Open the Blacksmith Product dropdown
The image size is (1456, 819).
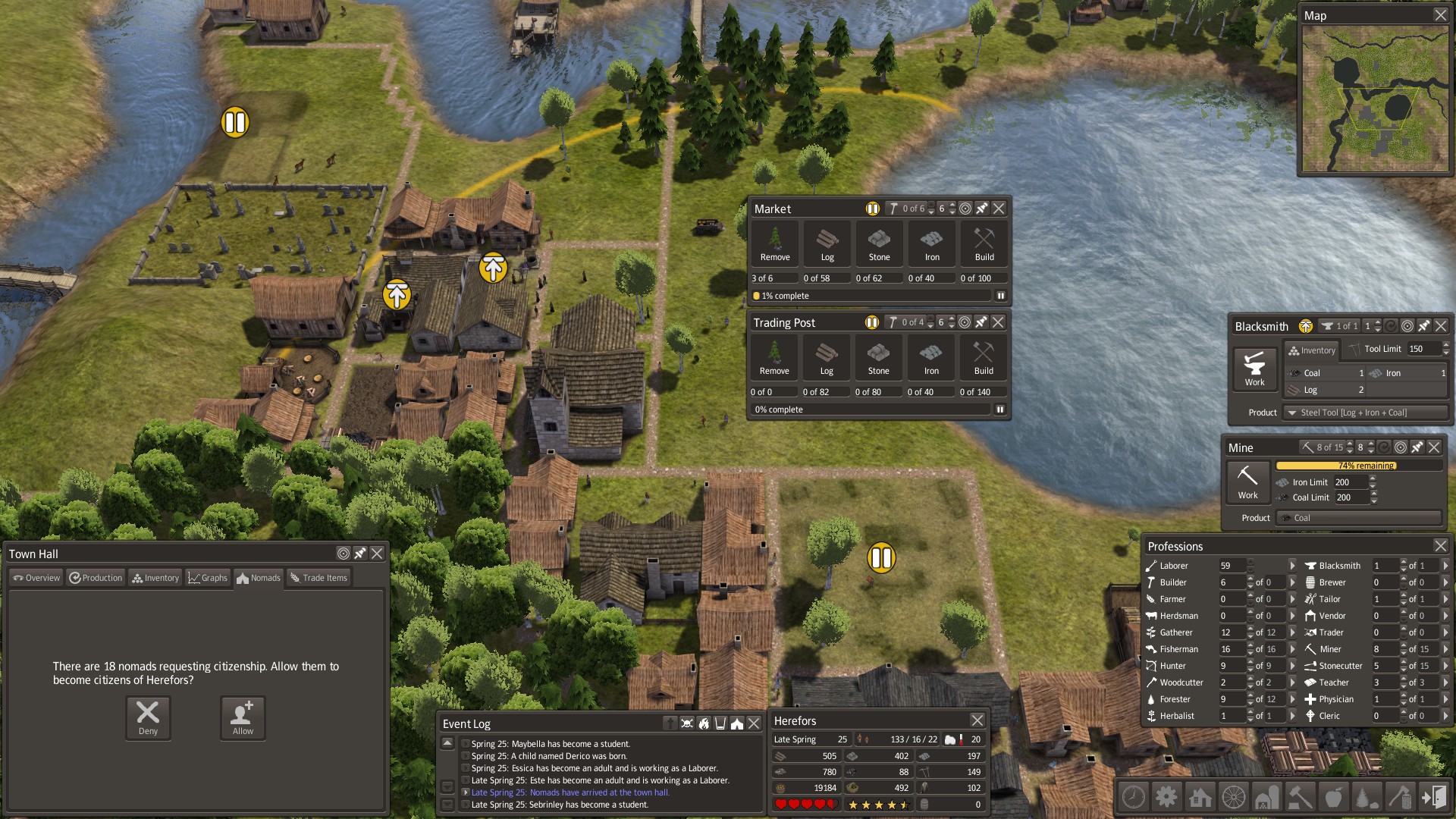pyautogui.click(x=1365, y=413)
